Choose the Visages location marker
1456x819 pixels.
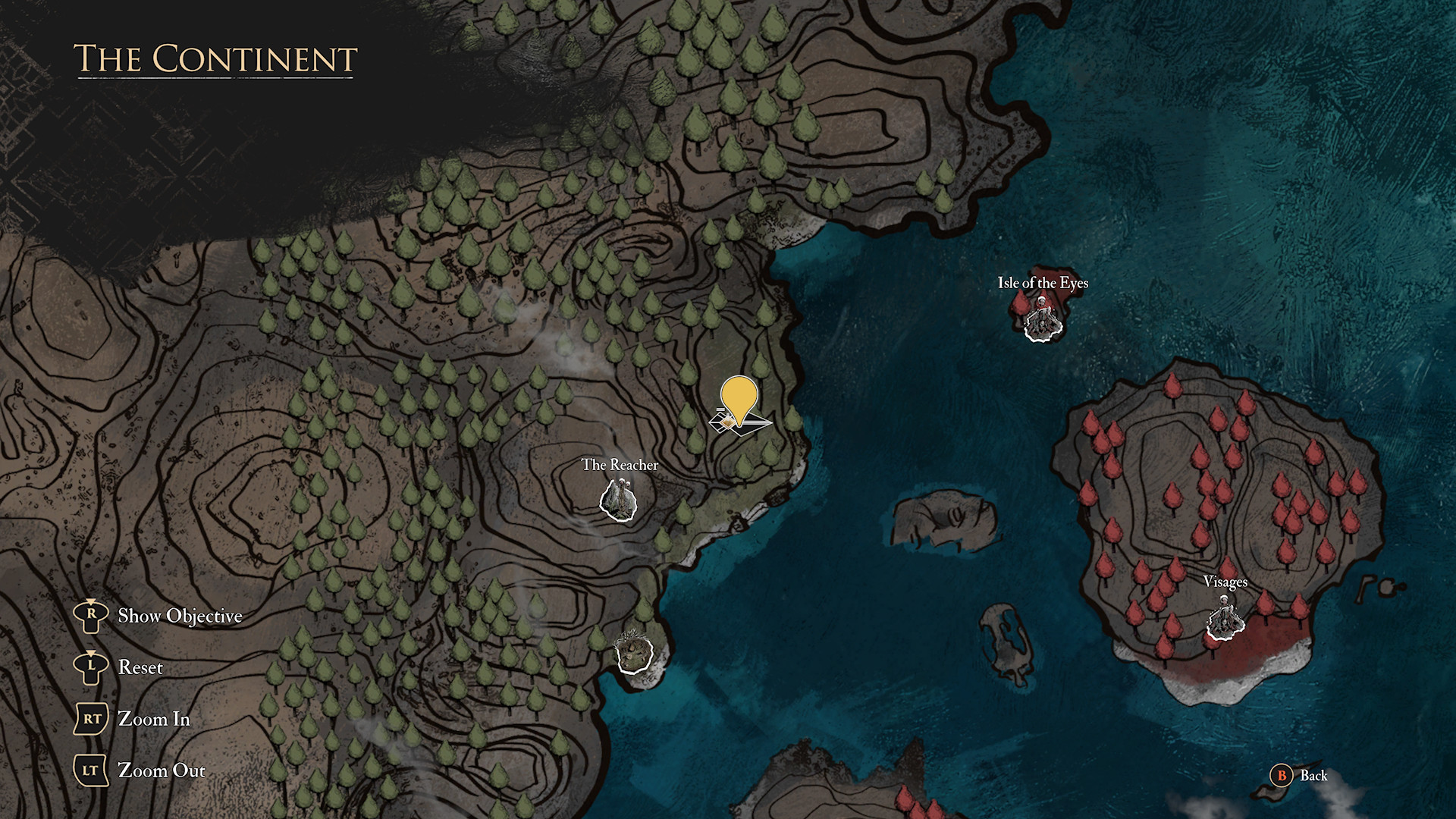pos(1225,620)
